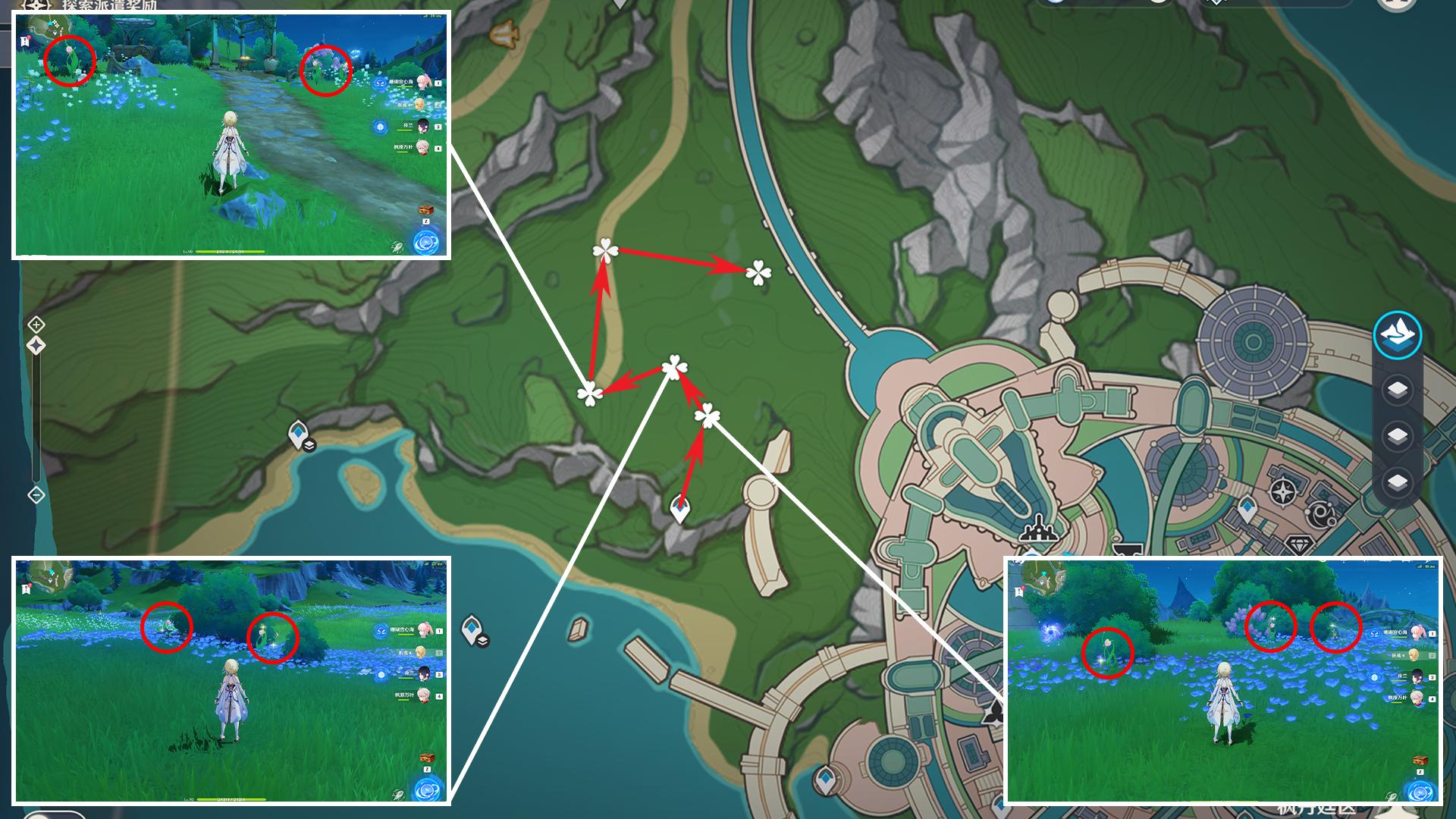Image resolution: width=1456 pixels, height=819 pixels.
Task: Select the clover marker at the route's final arrow
Action: click(x=758, y=272)
